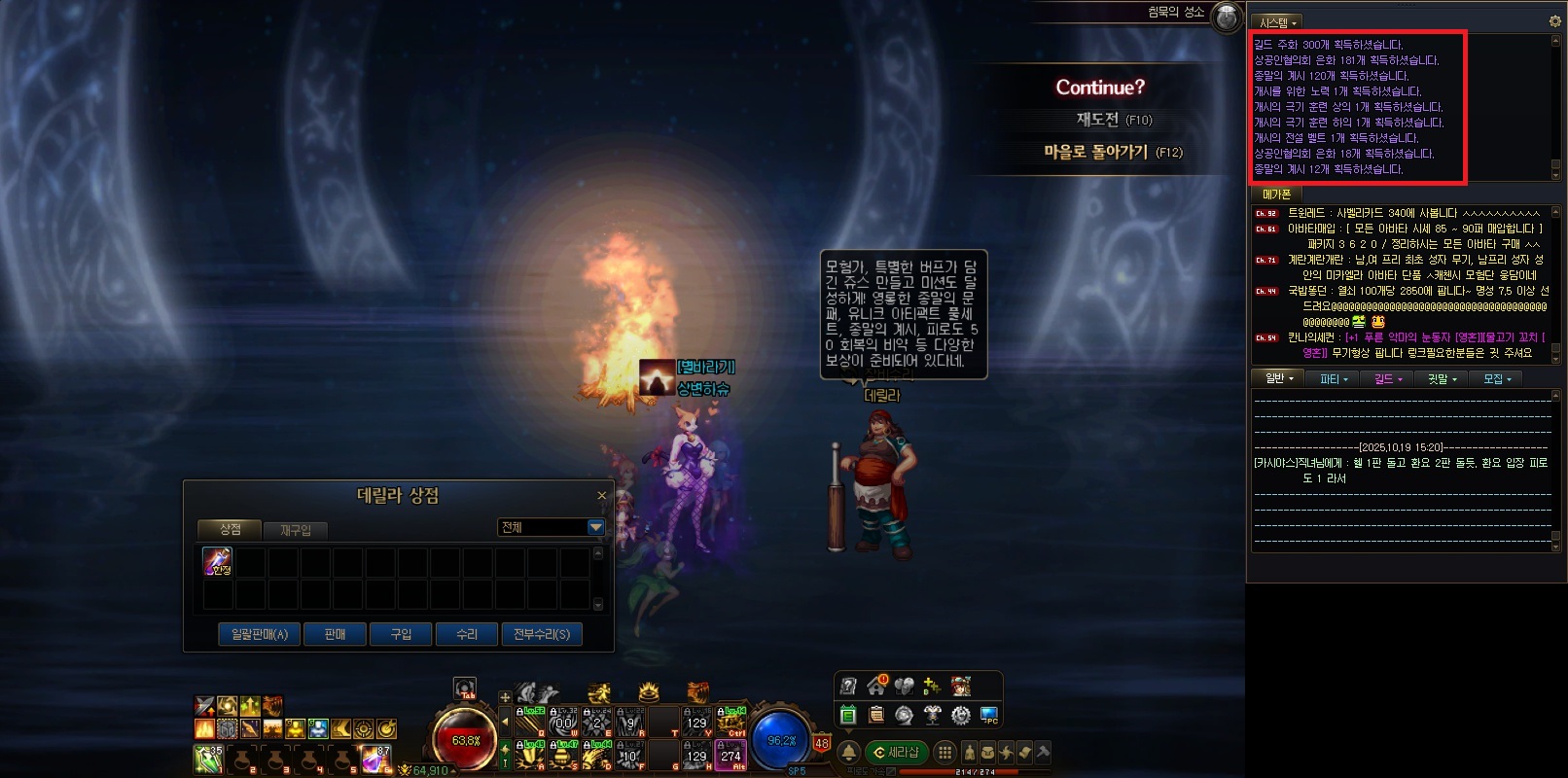Select the 귓말 whisper chat tab
This screenshot has height=778, width=1568.
[1443, 379]
